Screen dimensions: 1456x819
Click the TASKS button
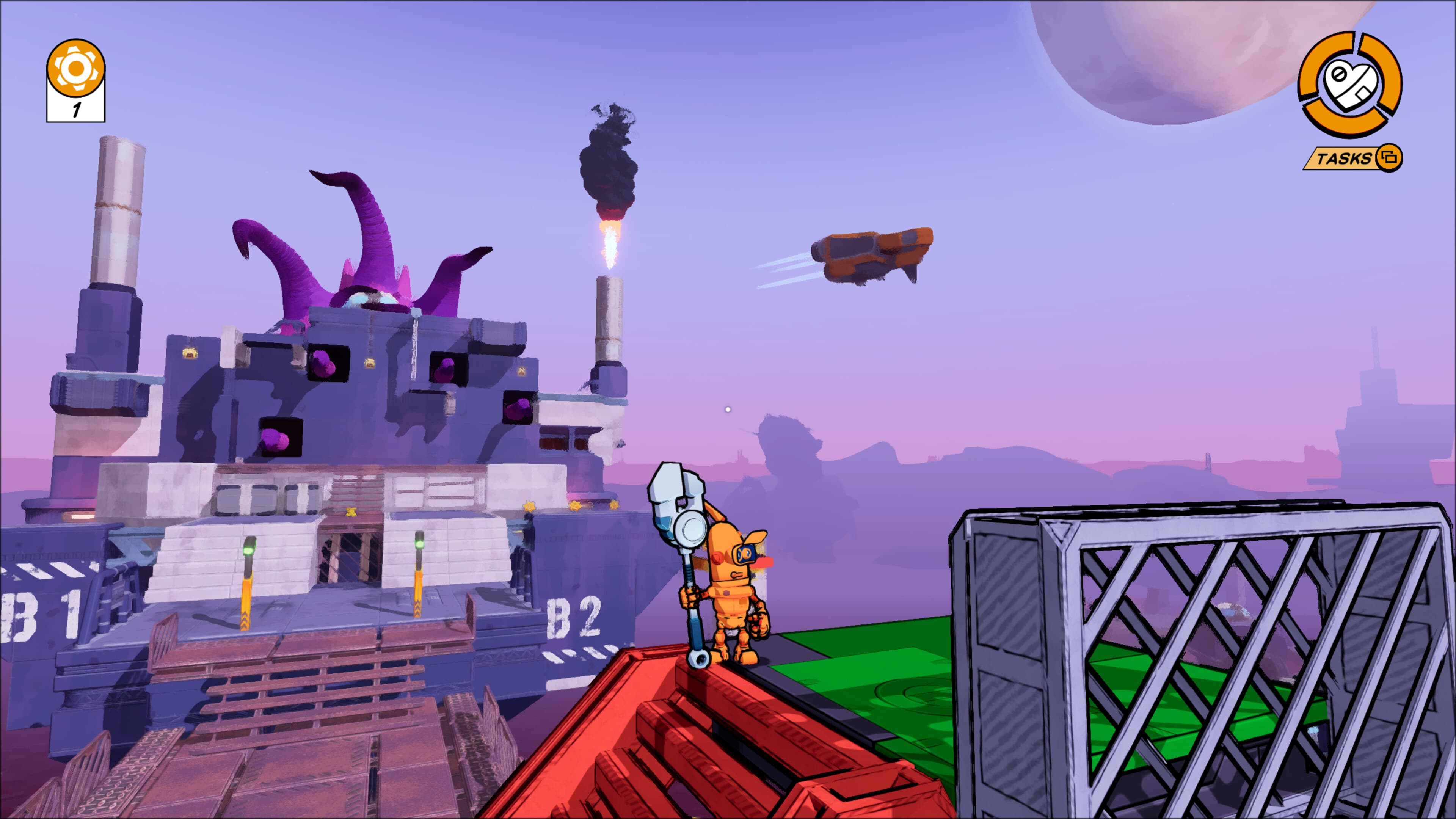pyautogui.click(x=1343, y=160)
